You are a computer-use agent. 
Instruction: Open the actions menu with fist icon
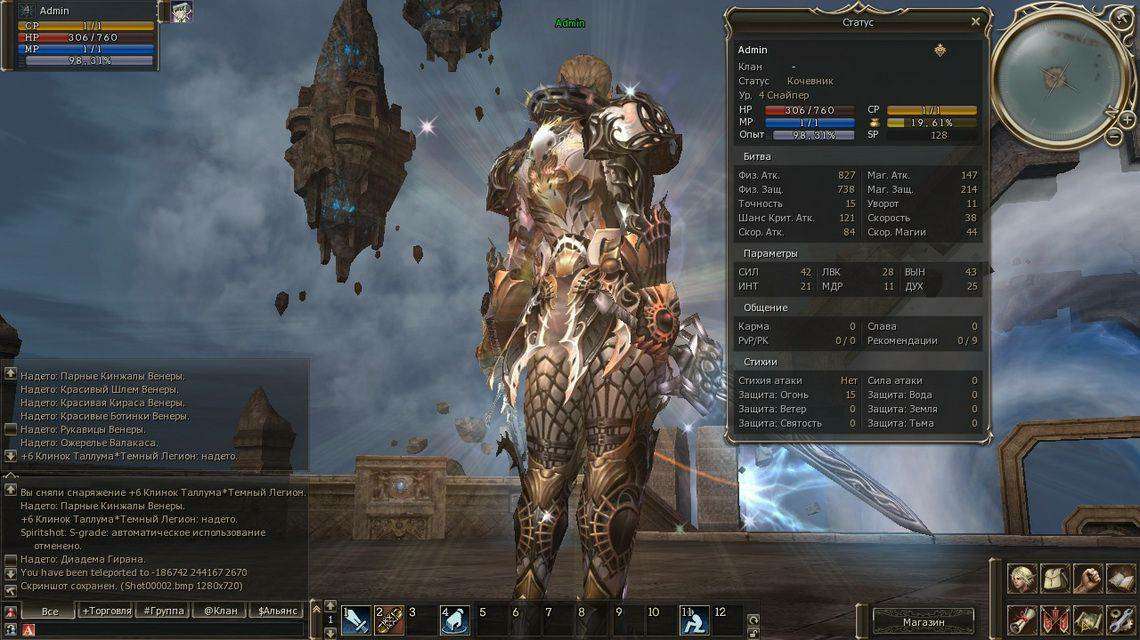click(1087, 577)
